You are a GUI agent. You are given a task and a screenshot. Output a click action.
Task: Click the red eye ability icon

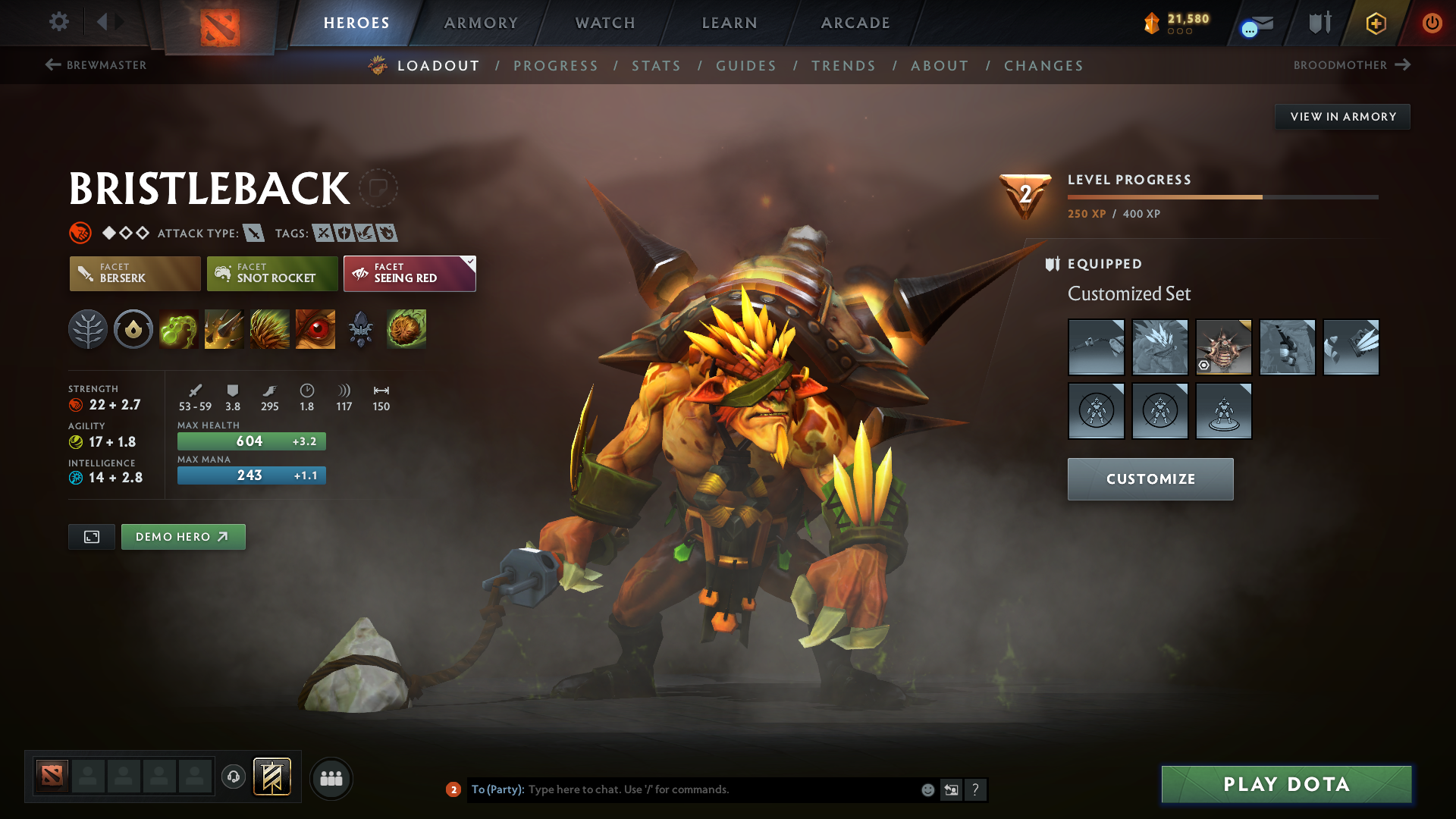315,329
